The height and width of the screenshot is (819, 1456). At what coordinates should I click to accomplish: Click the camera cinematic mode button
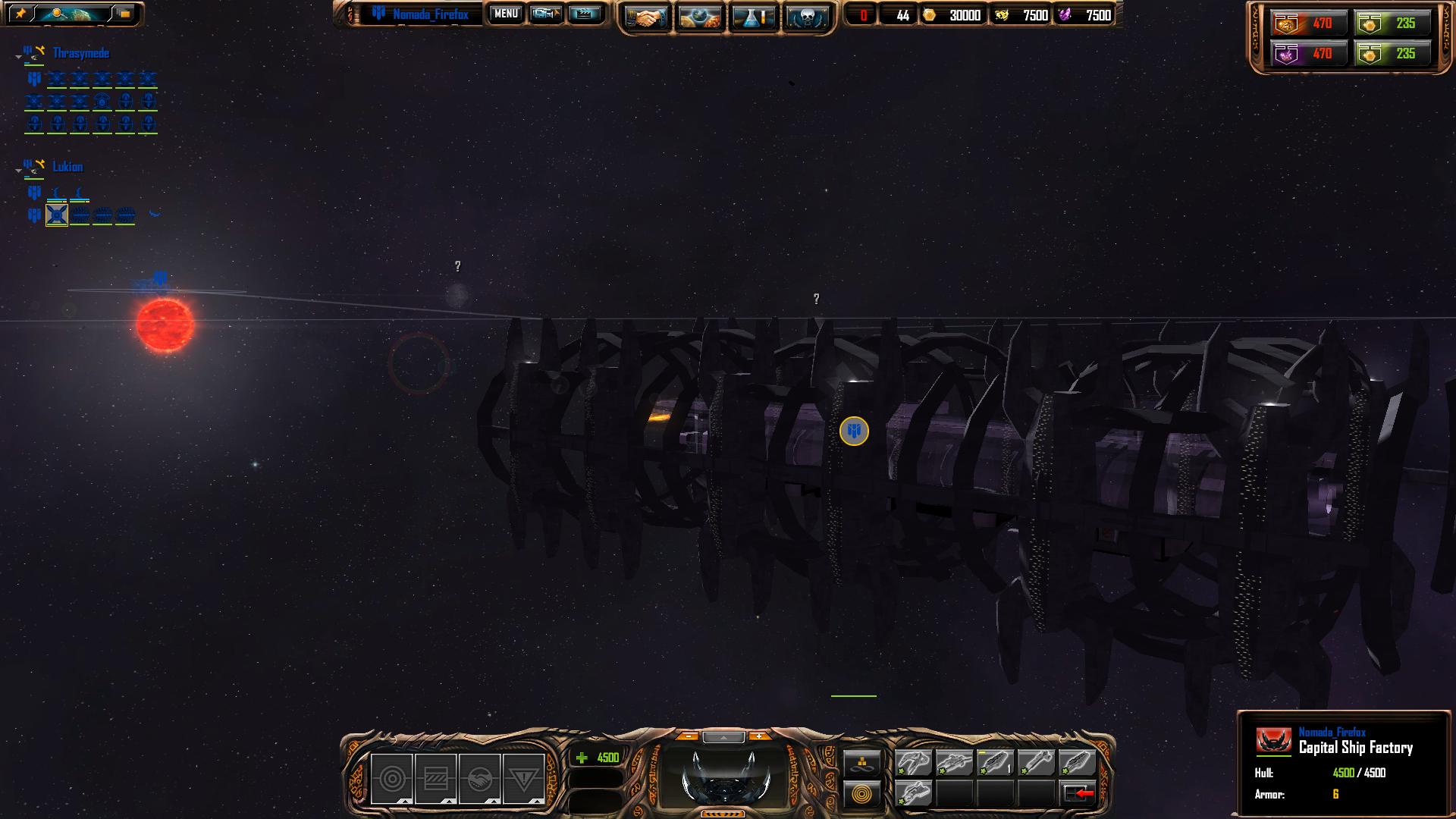(x=545, y=14)
